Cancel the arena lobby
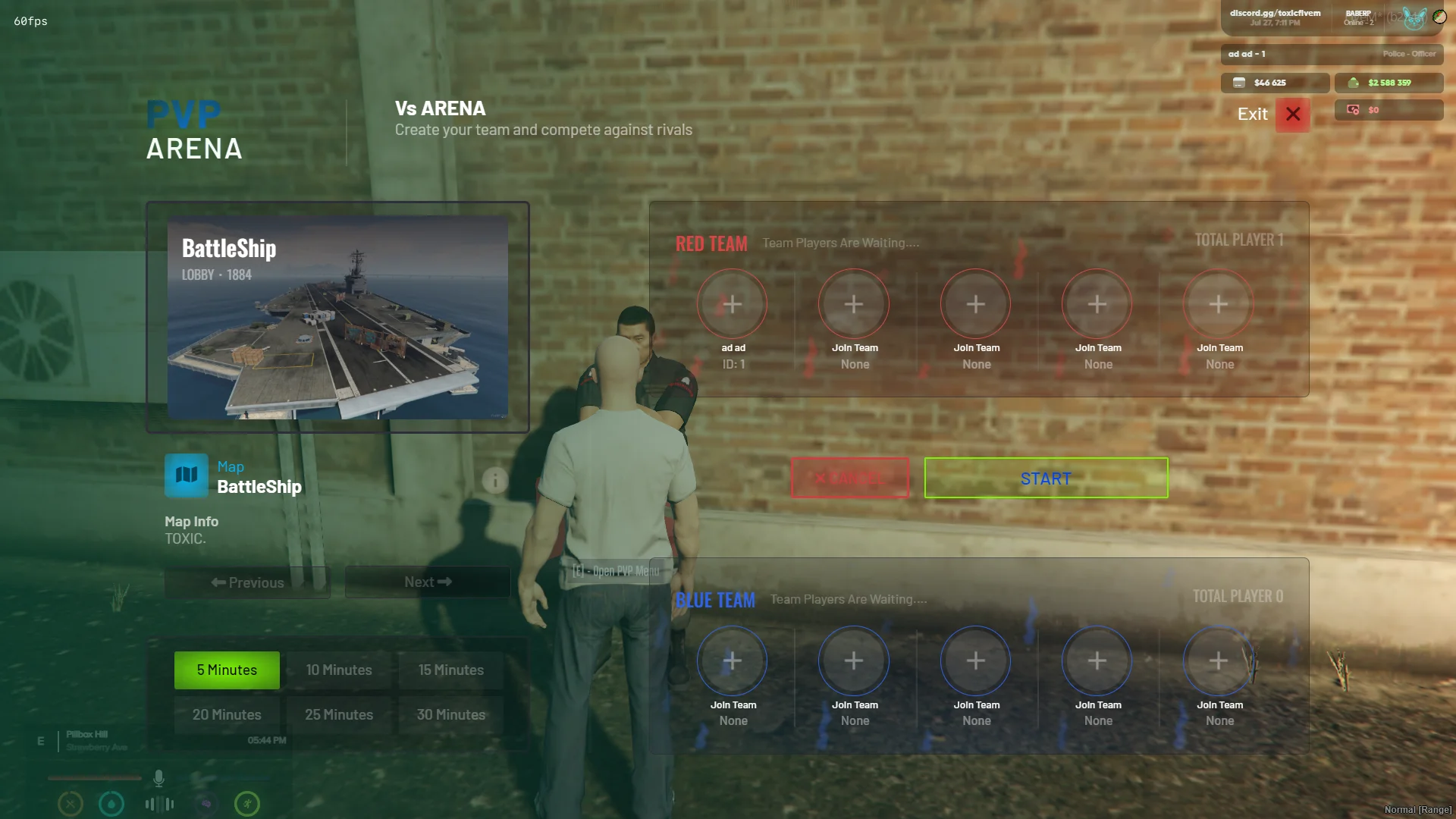The image size is (1456, 819). click(849, 479)
